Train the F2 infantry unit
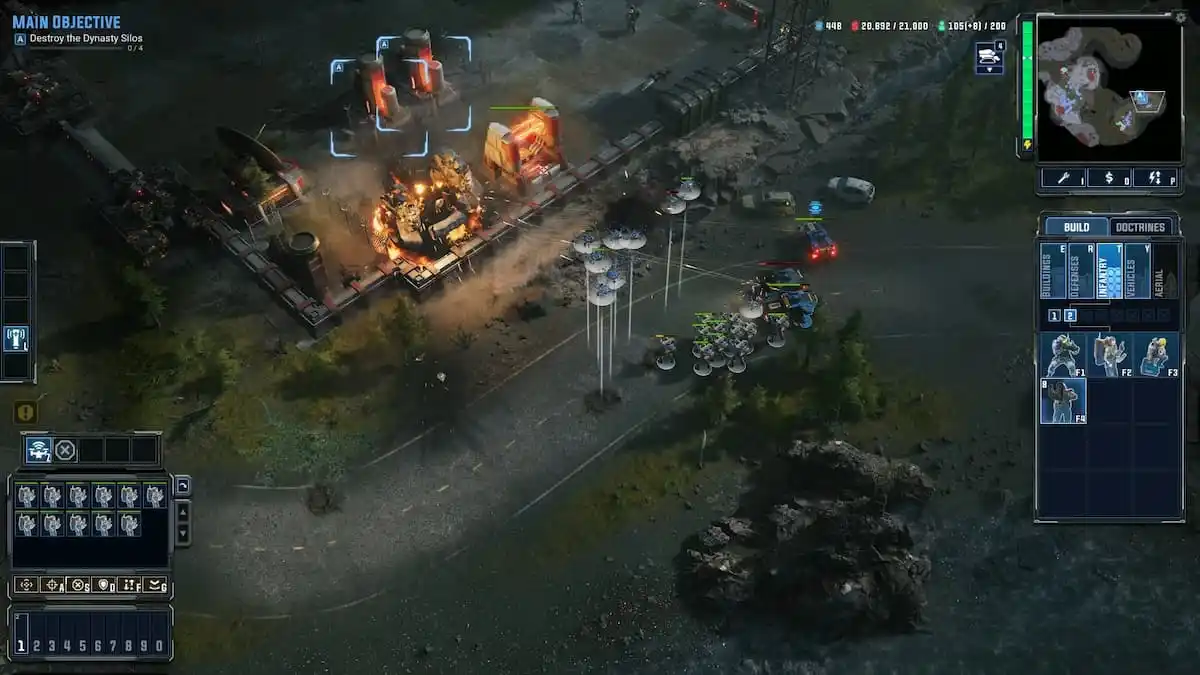The width and height of the screenshot is (1200, 675). (x=1108, y=355)
